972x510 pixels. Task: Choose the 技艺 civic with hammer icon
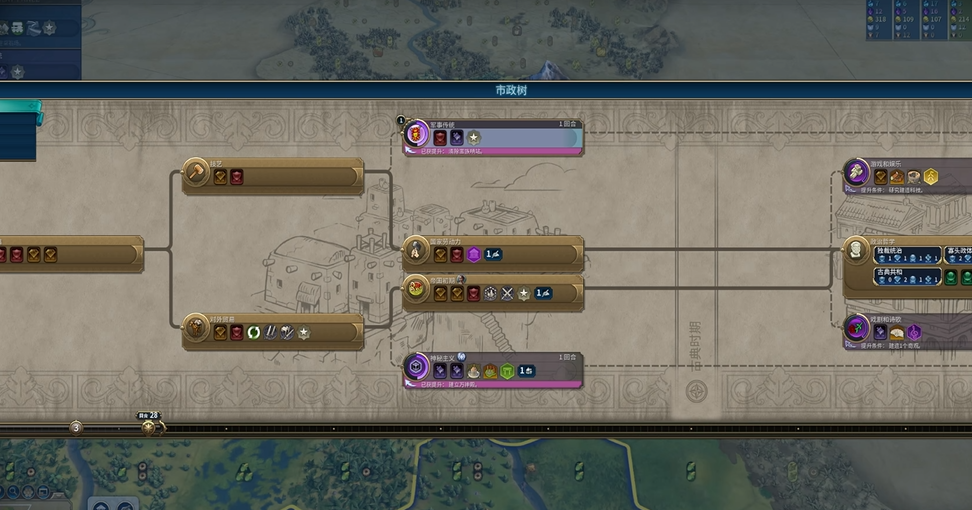pyautogui.click(x=272, y=176)
